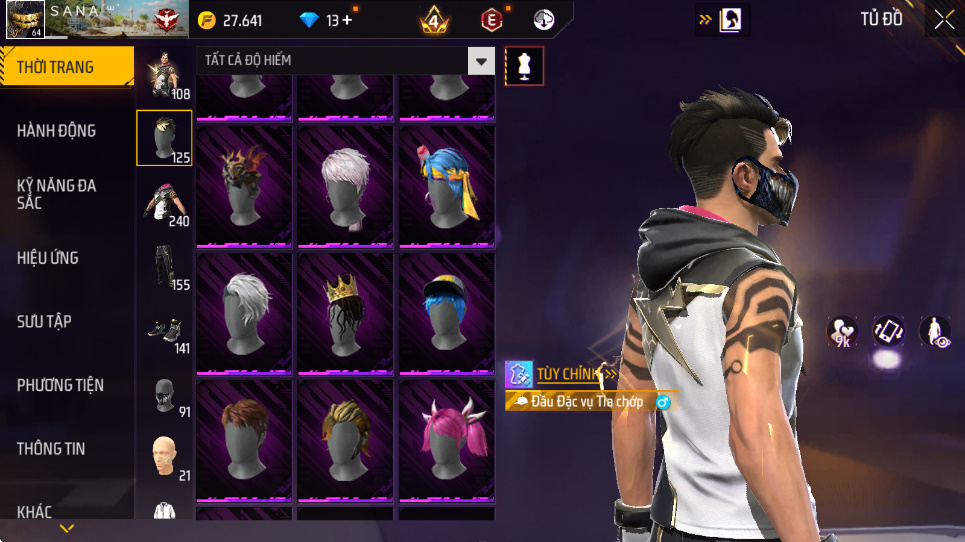The height and width of the screenshot is (542, 965).
Task: Close the wardrobe with the X button
Action: point(944,19)
